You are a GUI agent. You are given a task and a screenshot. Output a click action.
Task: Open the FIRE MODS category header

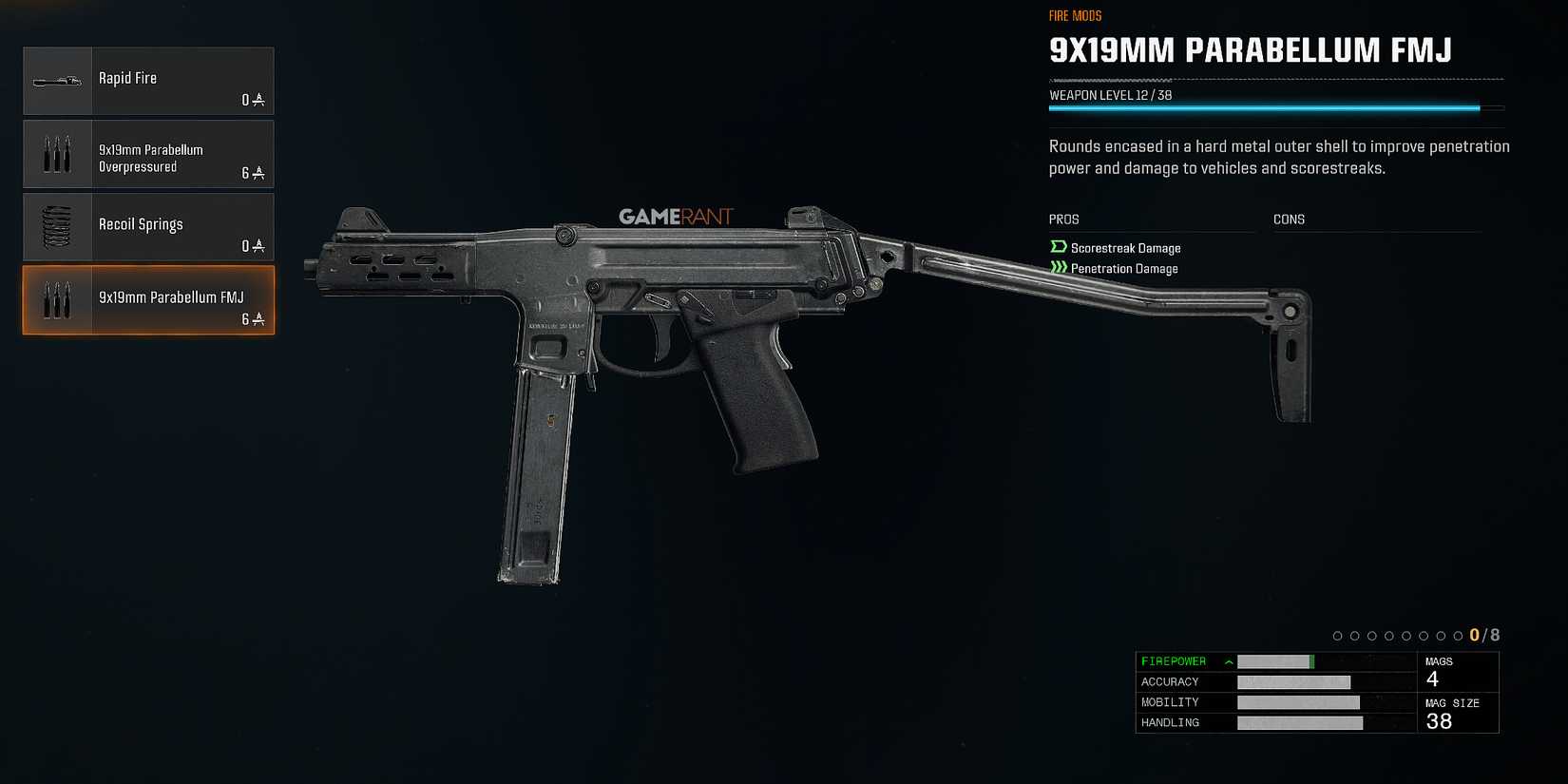(x=1074, y=15)
